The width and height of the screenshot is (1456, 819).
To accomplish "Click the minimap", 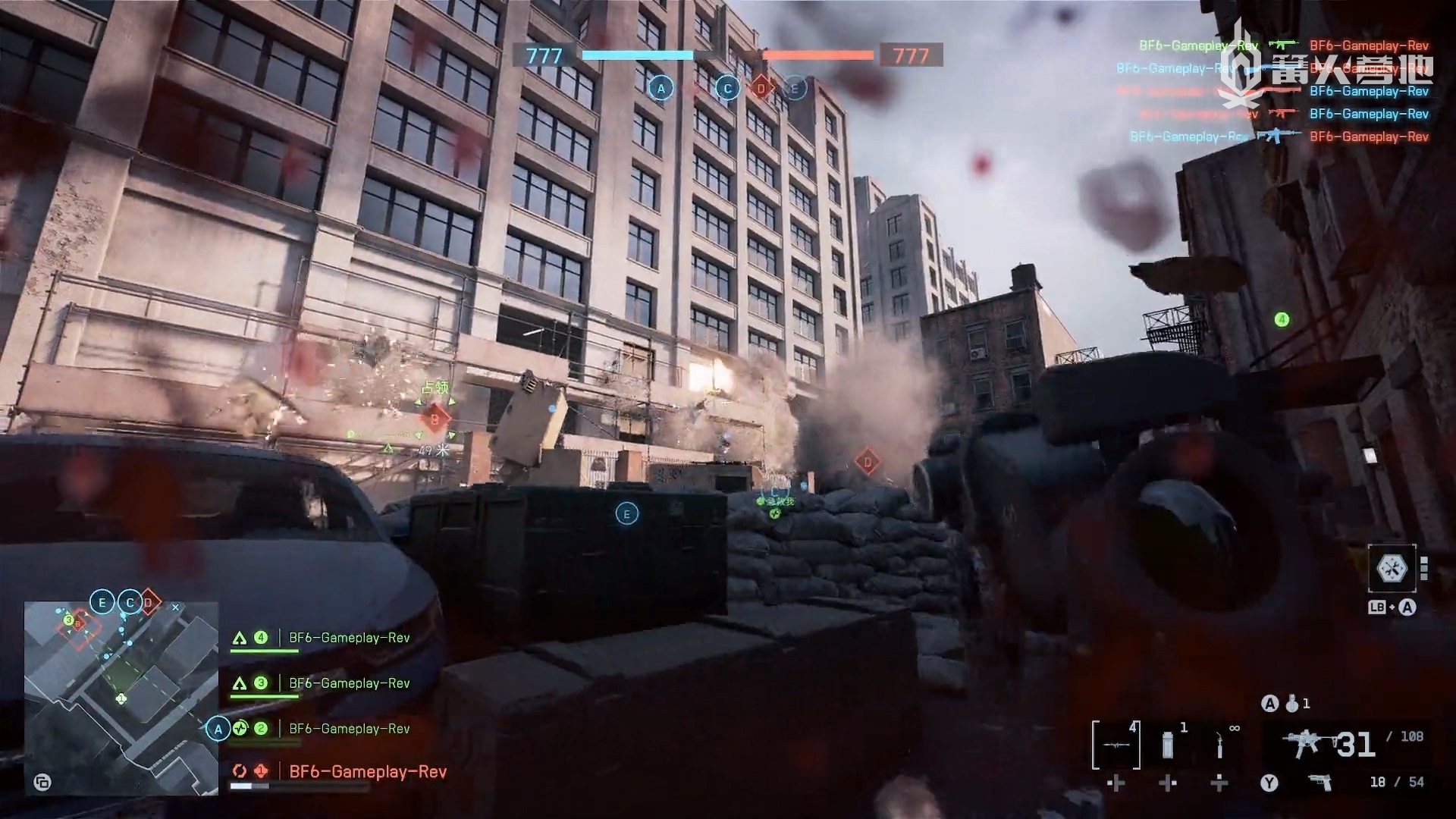I will (x=121, y=698).
